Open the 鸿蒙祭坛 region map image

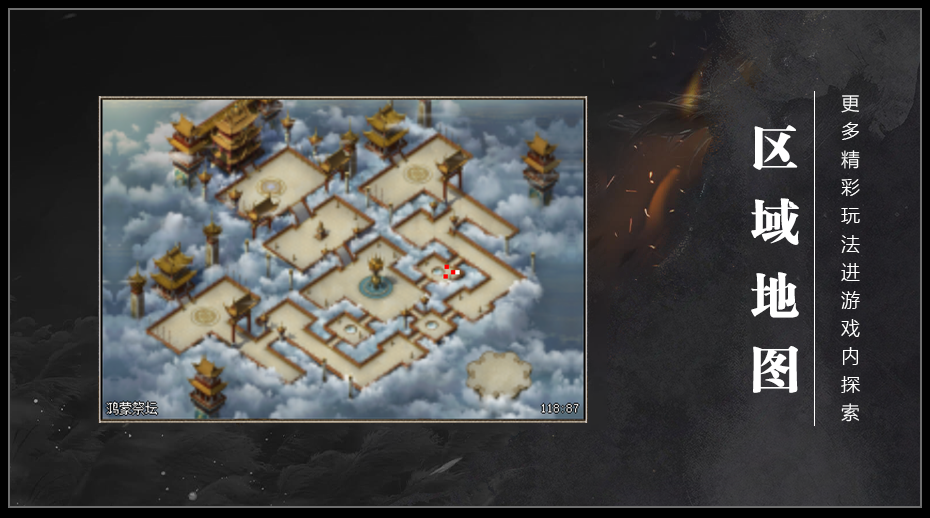[x=342, y=260]
